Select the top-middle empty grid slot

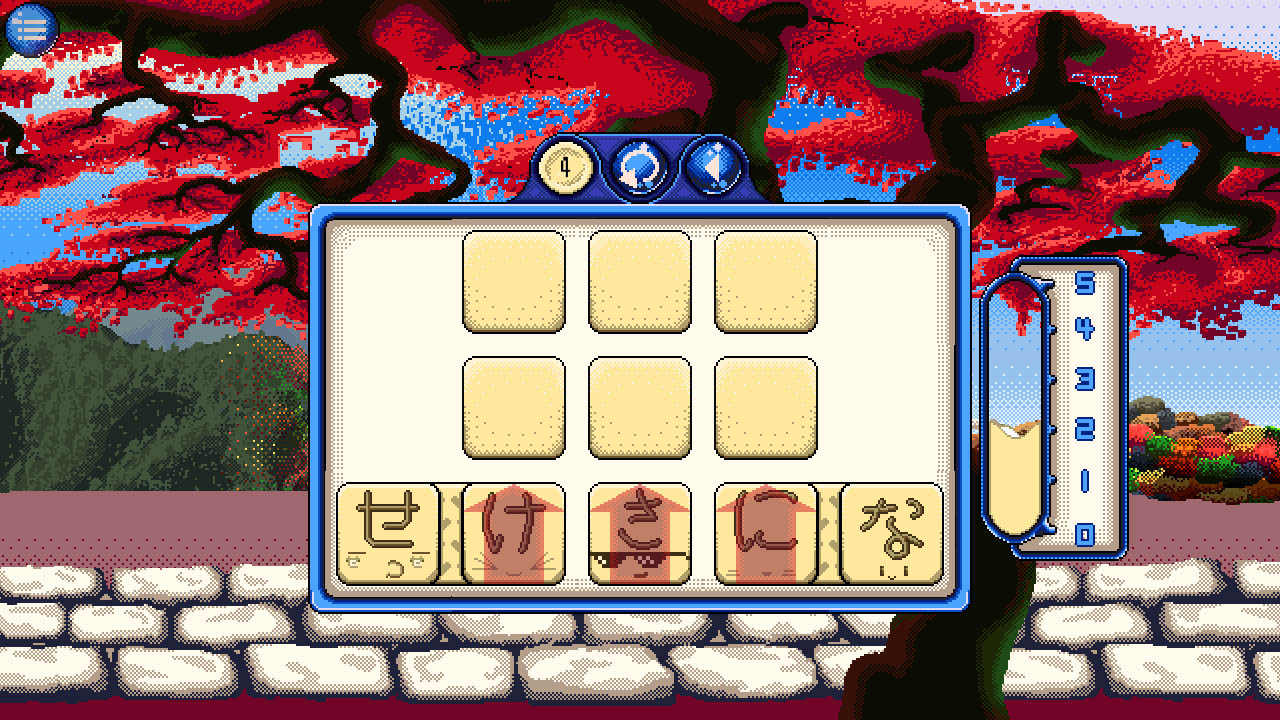638,281
